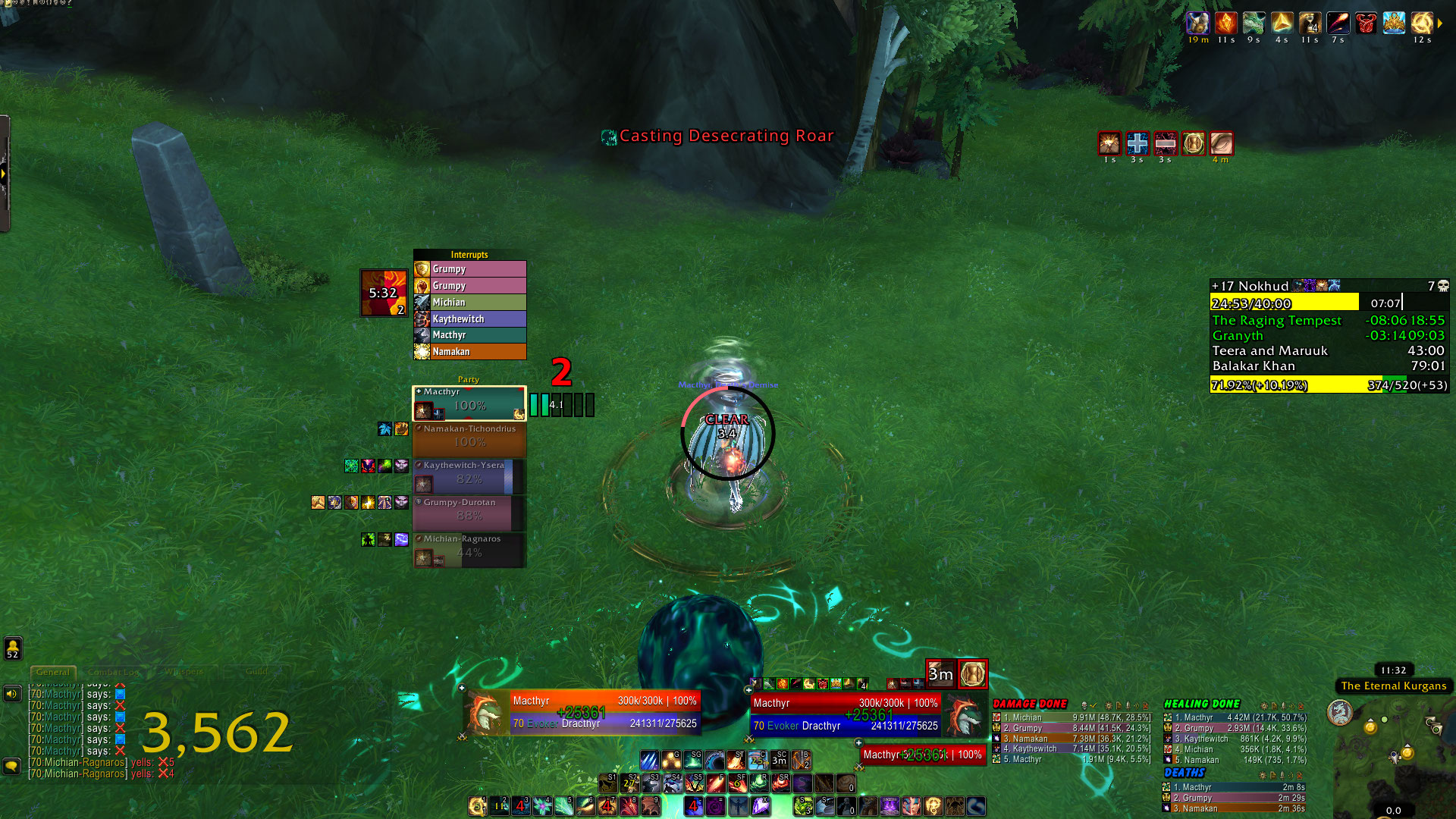Switch to the Combat Log chat tab
This screenshot has width=1456, height=819.
point(113,672)
